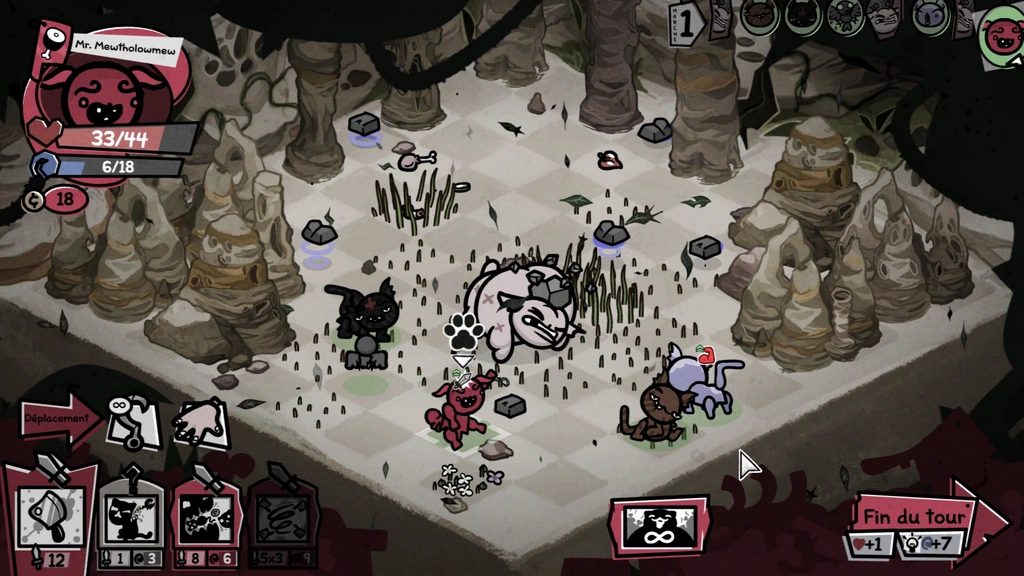Click the active red cat turn portrait

(x=1001, y=35)
